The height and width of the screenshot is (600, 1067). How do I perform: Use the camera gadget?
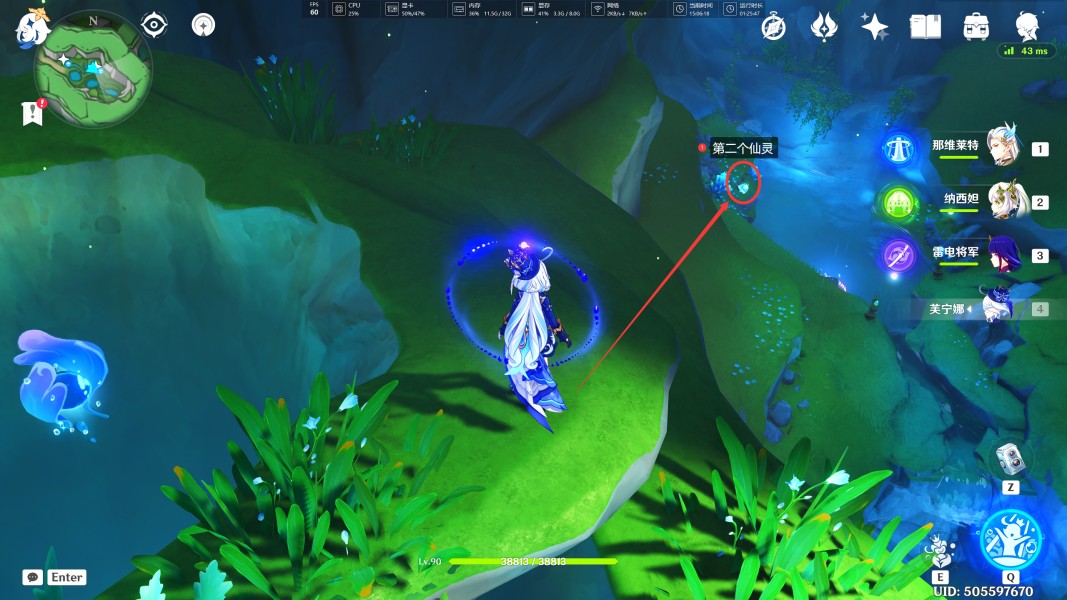pyautogui.click(x=1009, y=459)
